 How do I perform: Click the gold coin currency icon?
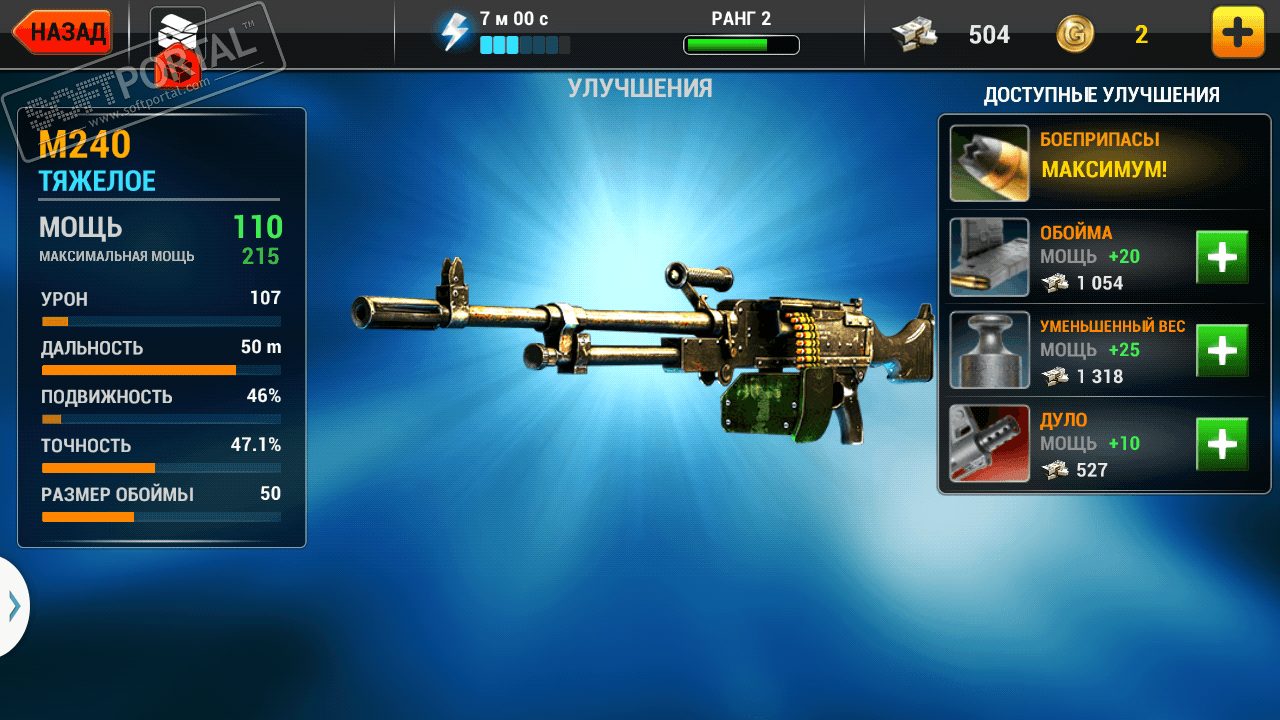click(1075, 35)
